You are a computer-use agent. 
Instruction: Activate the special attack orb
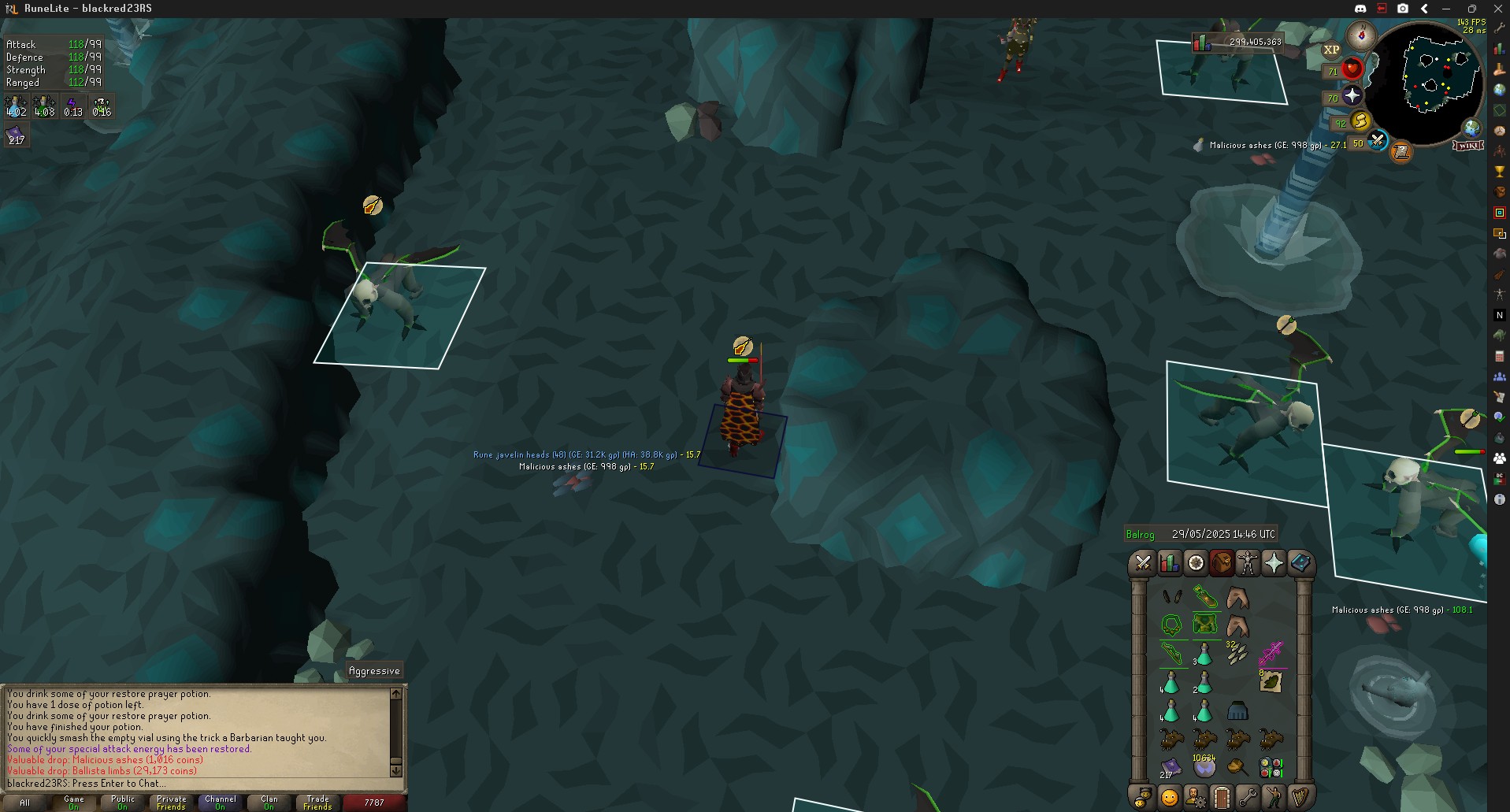pyautogui.click(x=1377, y=142)
